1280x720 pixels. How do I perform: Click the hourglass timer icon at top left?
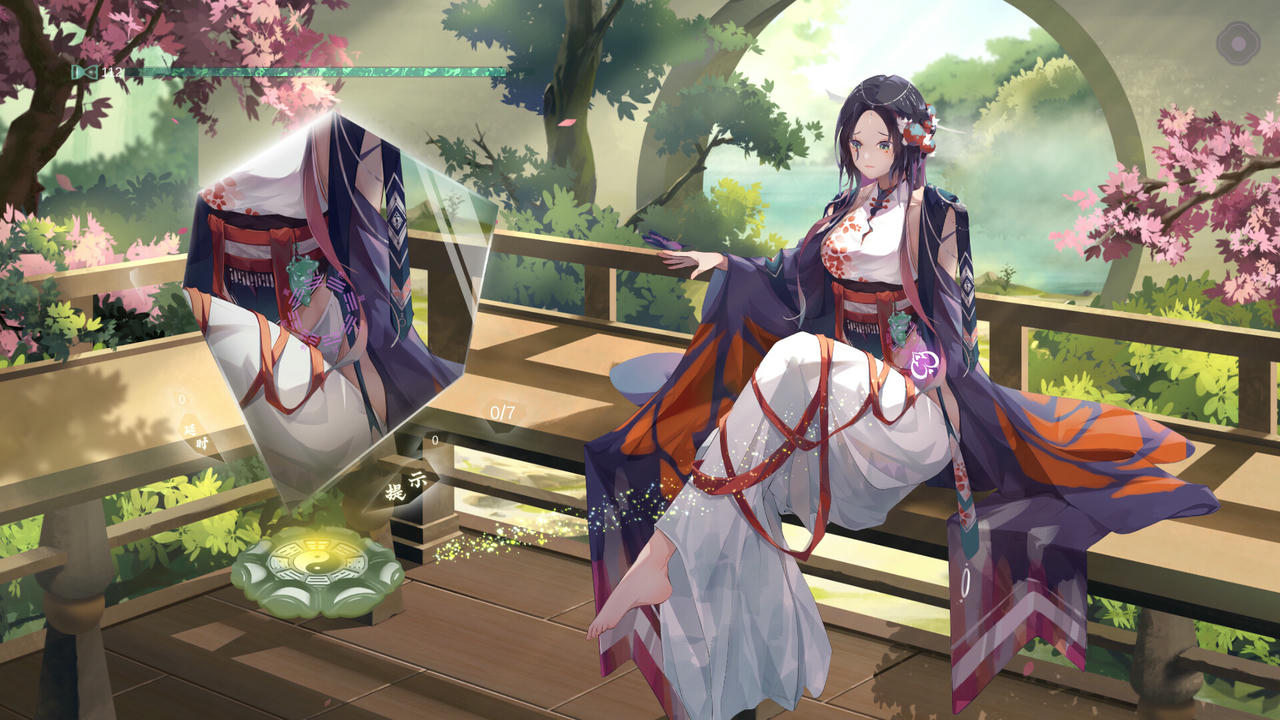point(85,71)
